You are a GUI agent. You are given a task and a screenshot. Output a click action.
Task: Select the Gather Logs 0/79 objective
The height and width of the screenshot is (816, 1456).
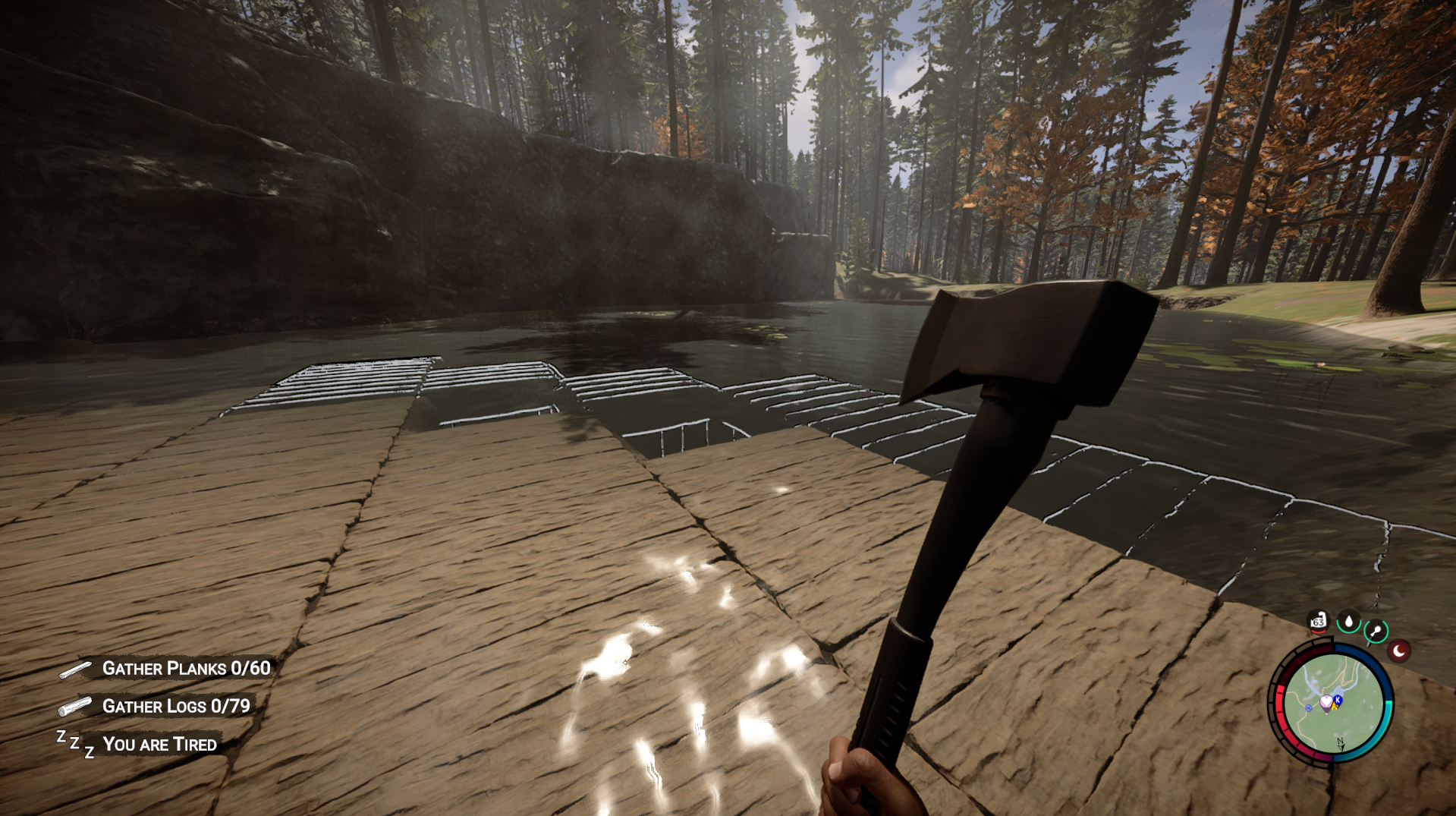tap(176, 706)
